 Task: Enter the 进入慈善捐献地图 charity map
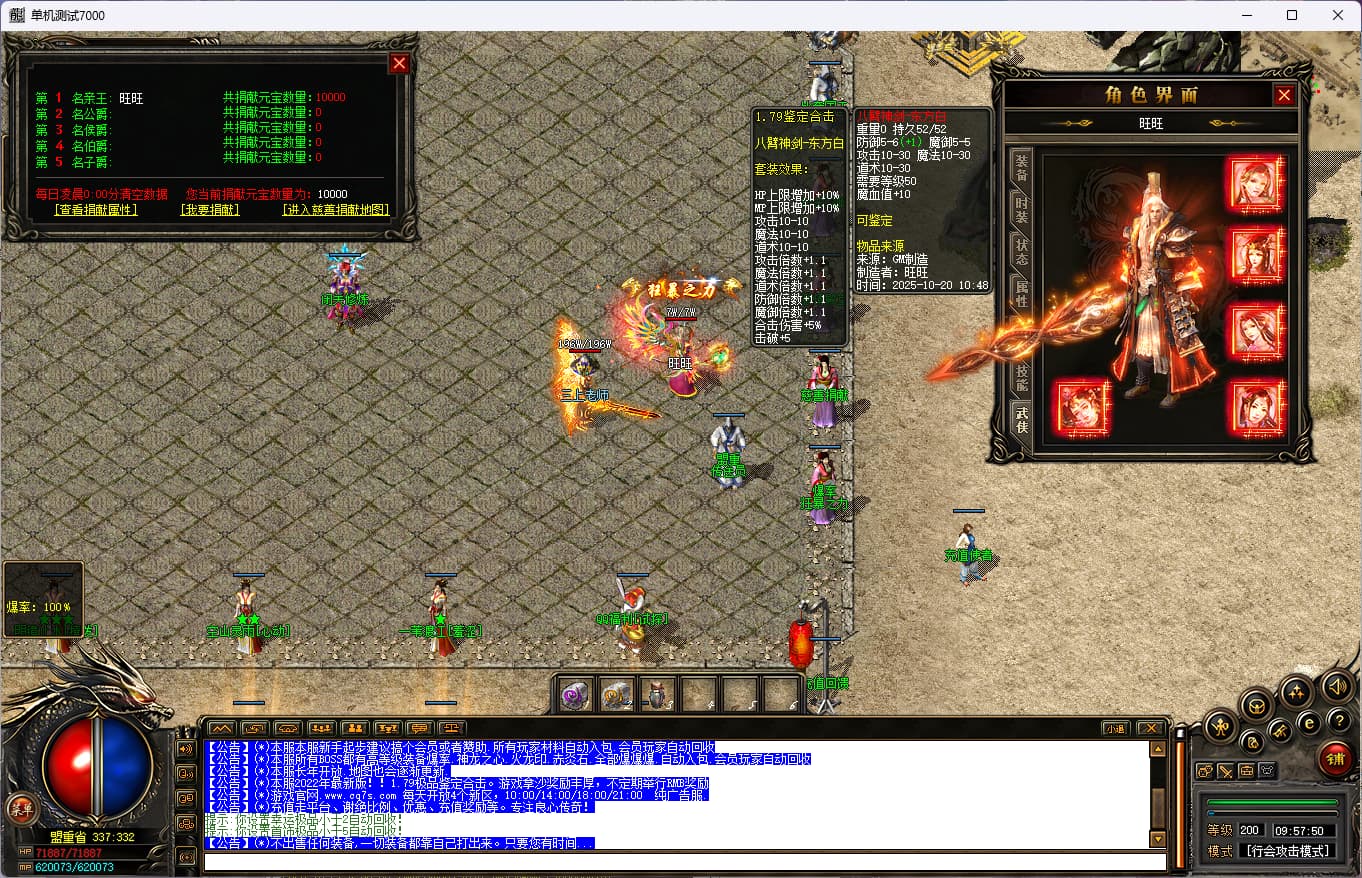coord(336,210)
